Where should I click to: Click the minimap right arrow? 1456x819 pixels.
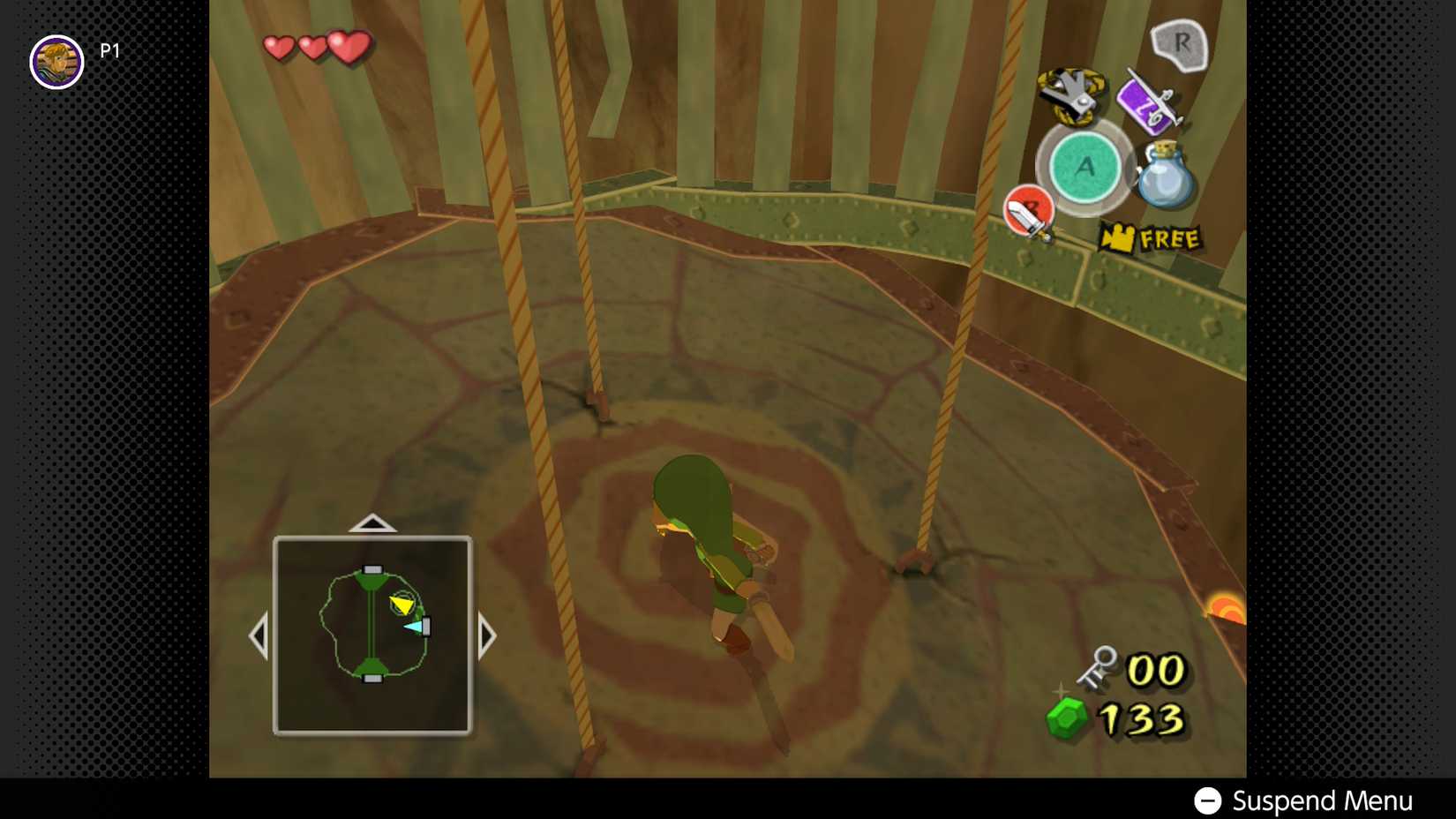tap(487, 635)
